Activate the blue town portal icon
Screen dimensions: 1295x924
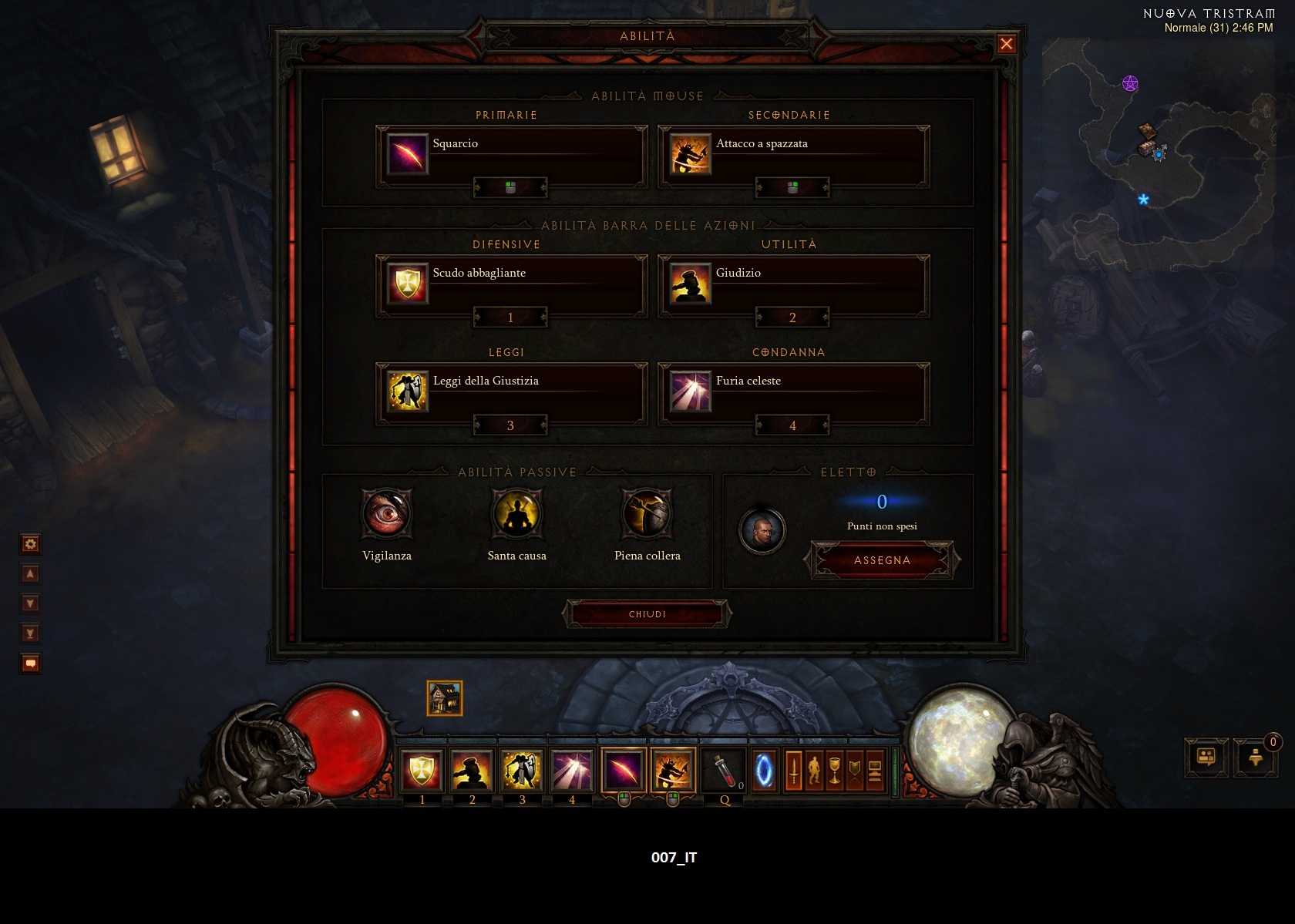765,770
